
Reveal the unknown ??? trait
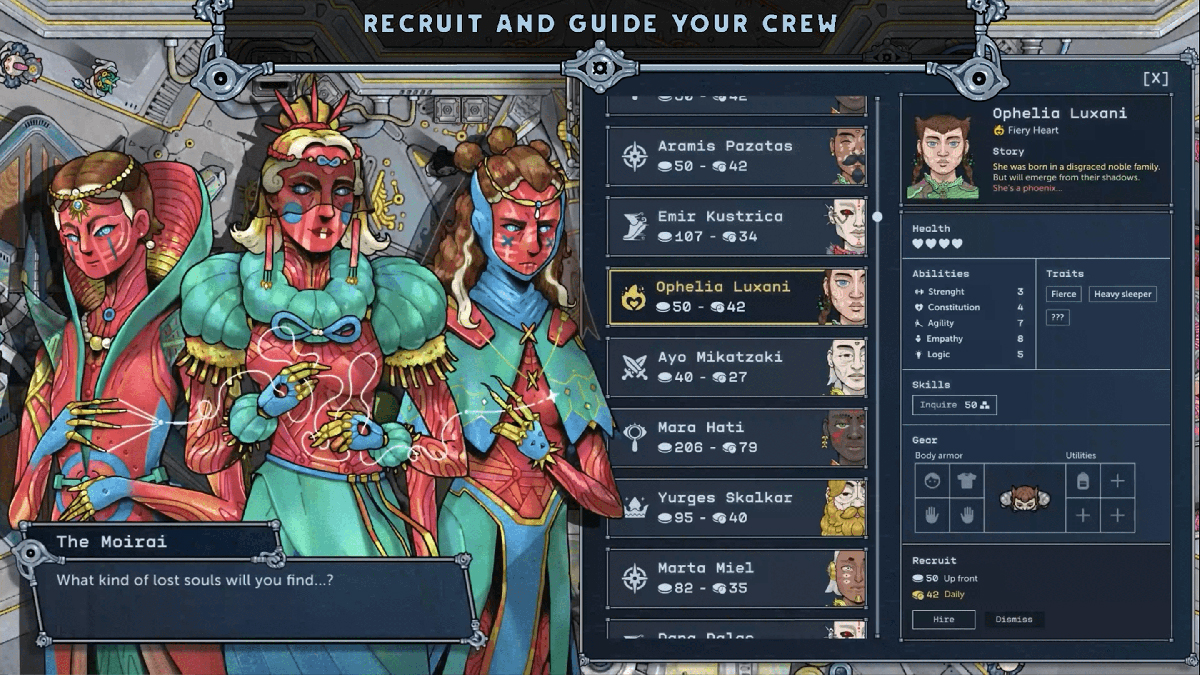pos(1059,317)
